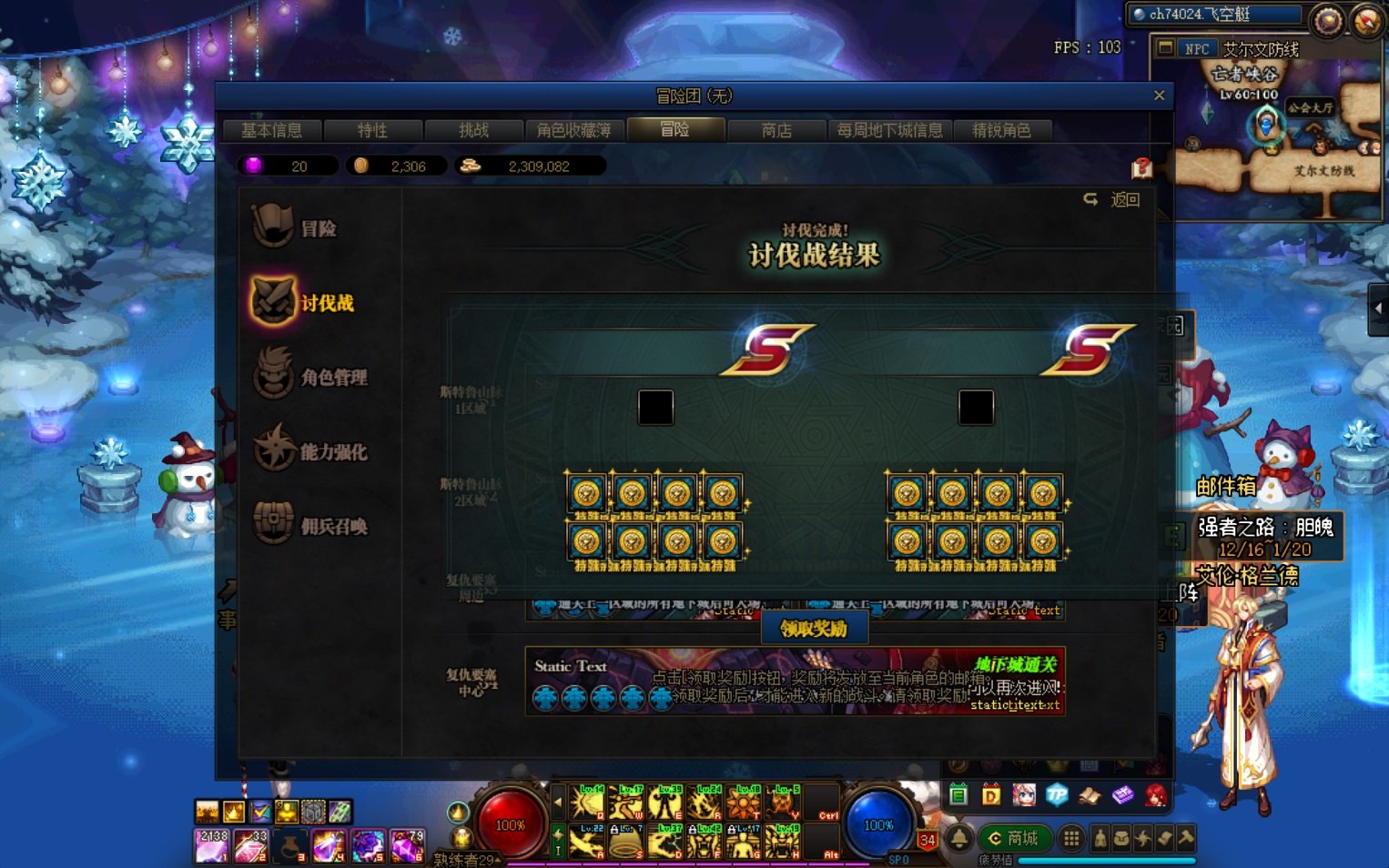Open the 每周地下城信息 tab
The image size is (1389, 868).
(x=889, y=130)
